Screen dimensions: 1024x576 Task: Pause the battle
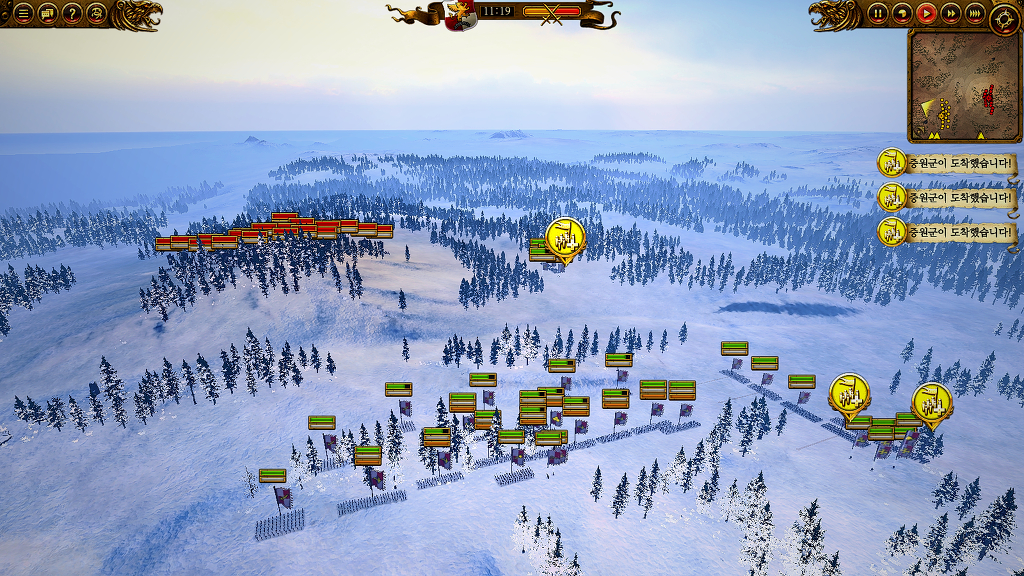pos(878,13)
